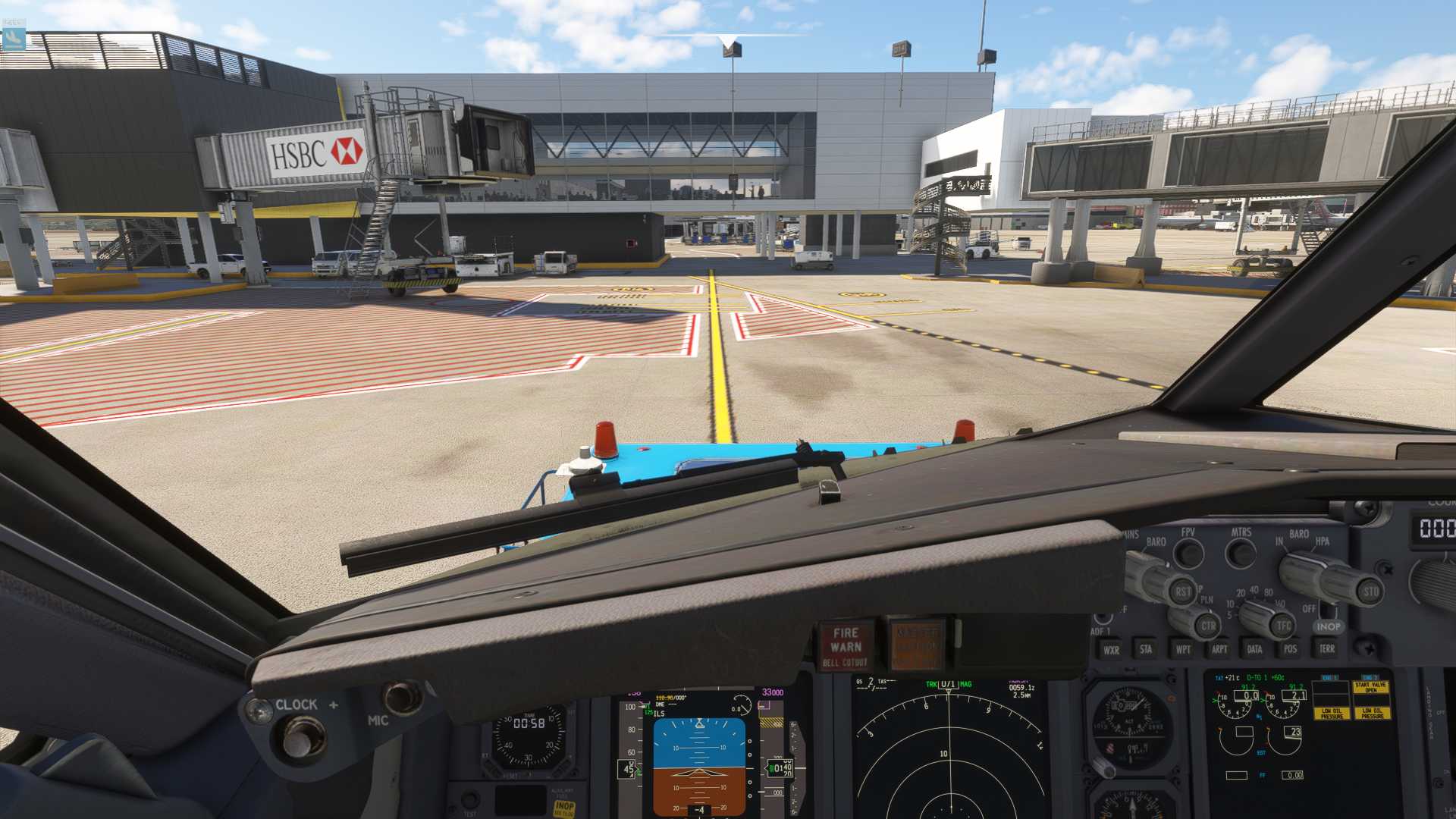1456x819 pixels.
Task: Toggle the ARPT map button
Action: pyautogui.click(x=1219, y=649)
